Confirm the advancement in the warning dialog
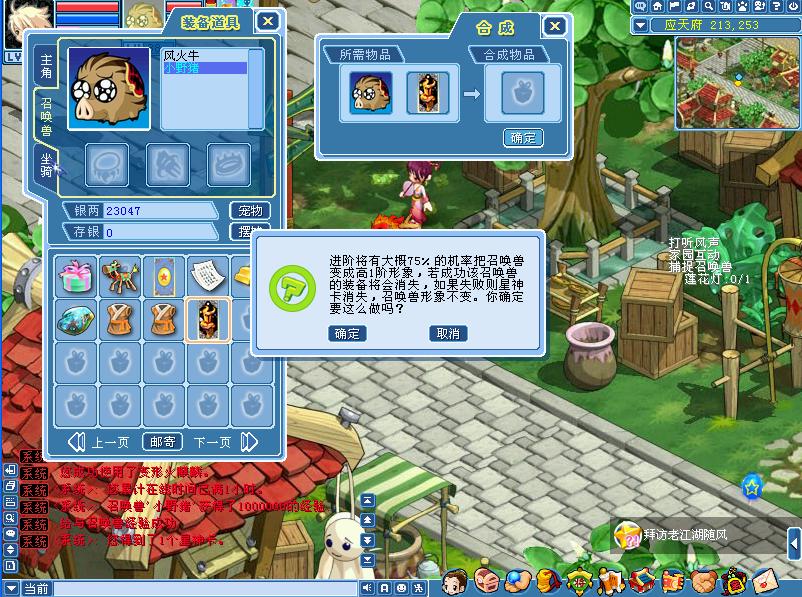 (348, 334)
